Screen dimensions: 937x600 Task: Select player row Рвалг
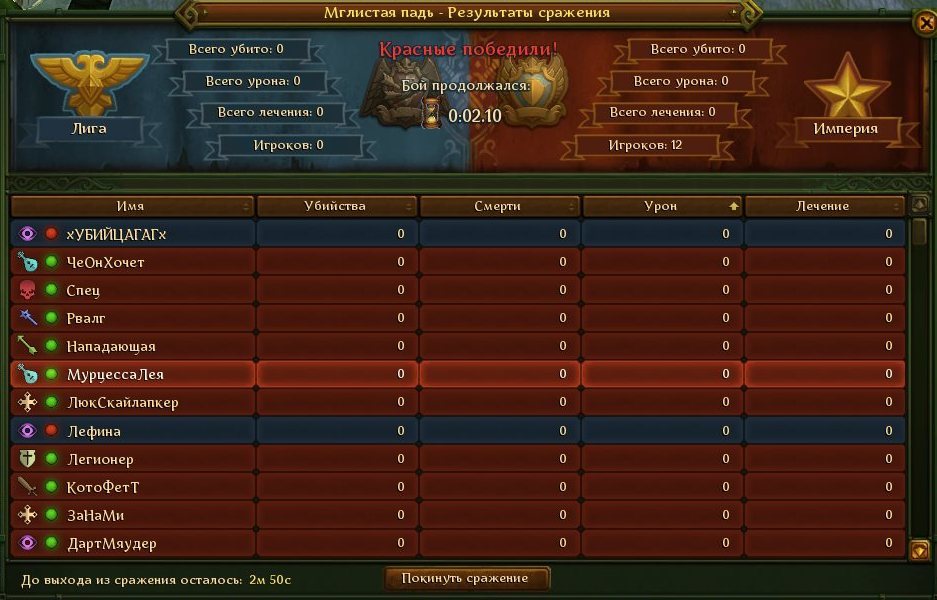[86, 318]
